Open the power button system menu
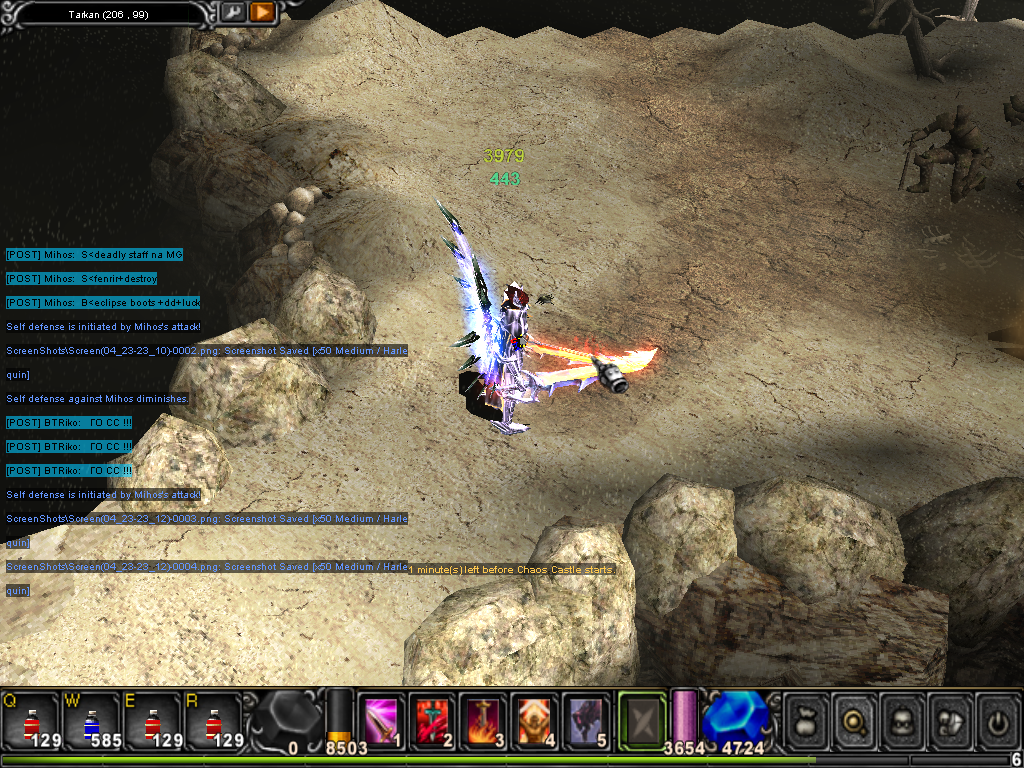Screen dimensions: 1024x768 (997, 719)
